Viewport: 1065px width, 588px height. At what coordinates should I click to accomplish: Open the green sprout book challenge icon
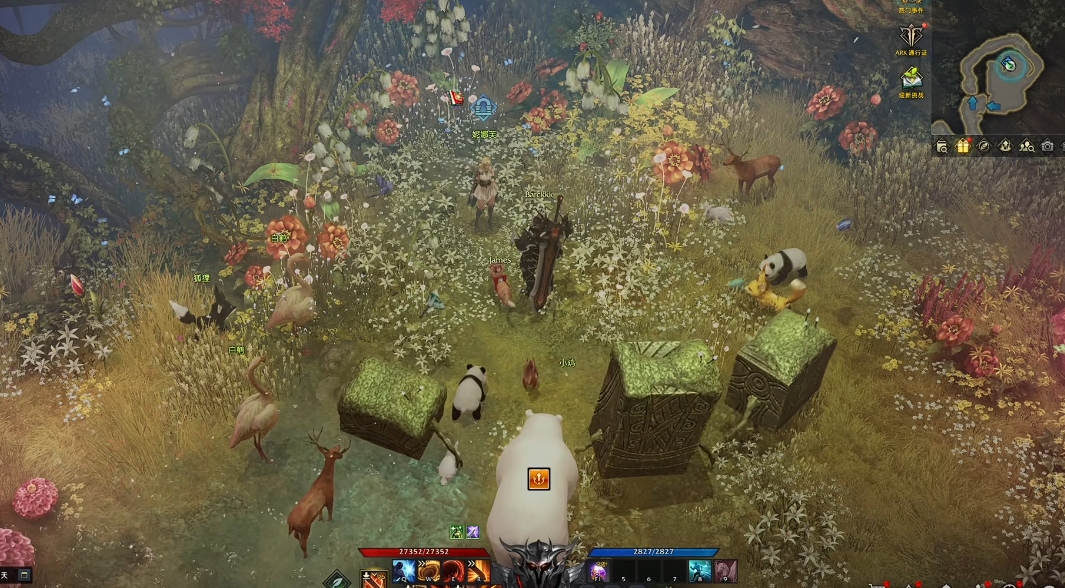click(x=911, y=78)
